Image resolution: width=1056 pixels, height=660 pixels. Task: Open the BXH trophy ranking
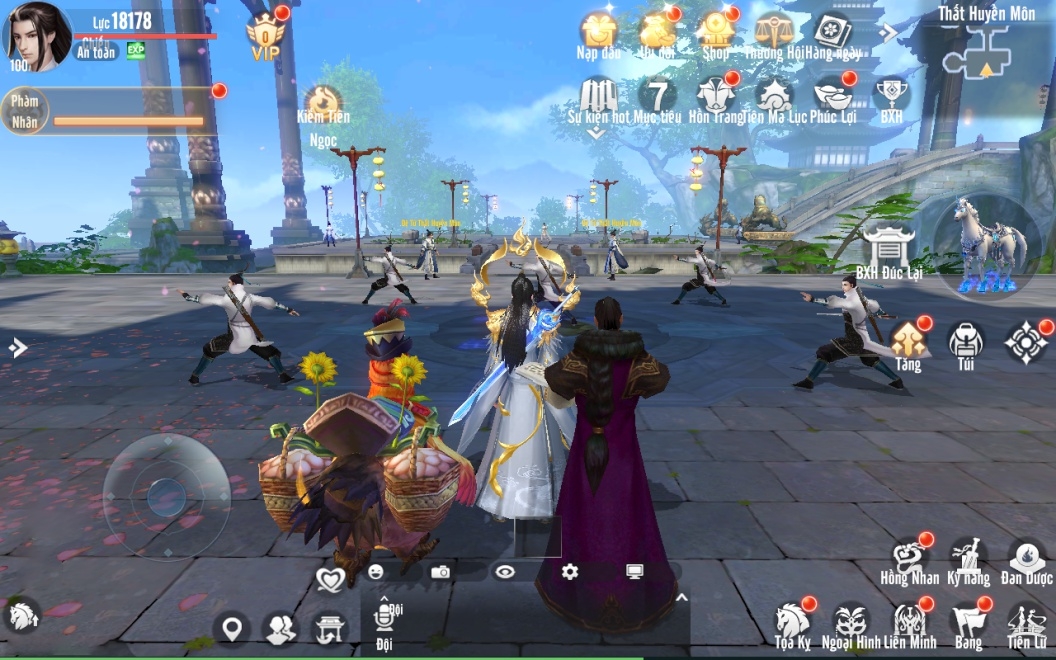click(891, 95)
